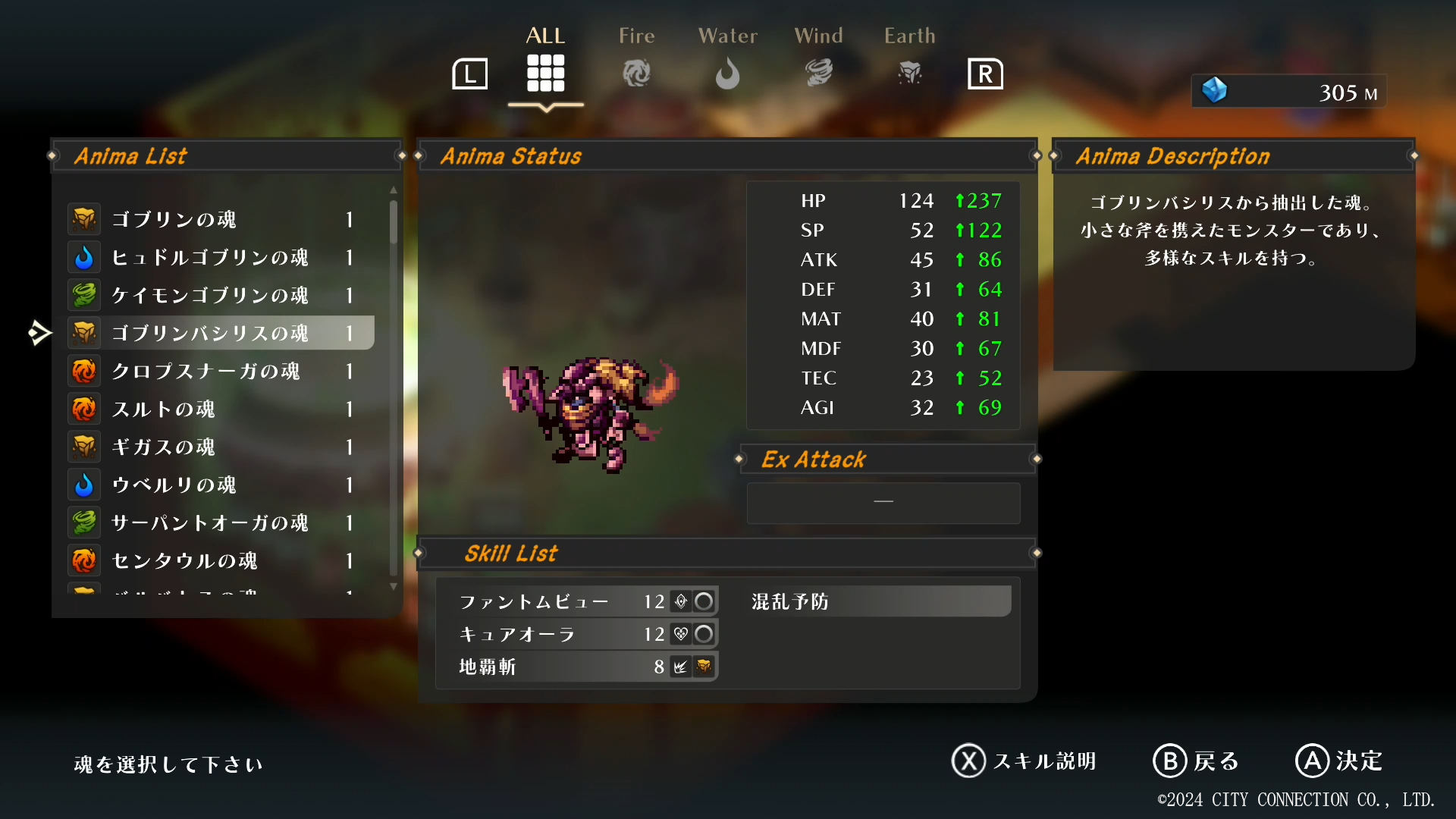
Task: Select the Wind element filter icon
Action: click(x=818, y=73)
